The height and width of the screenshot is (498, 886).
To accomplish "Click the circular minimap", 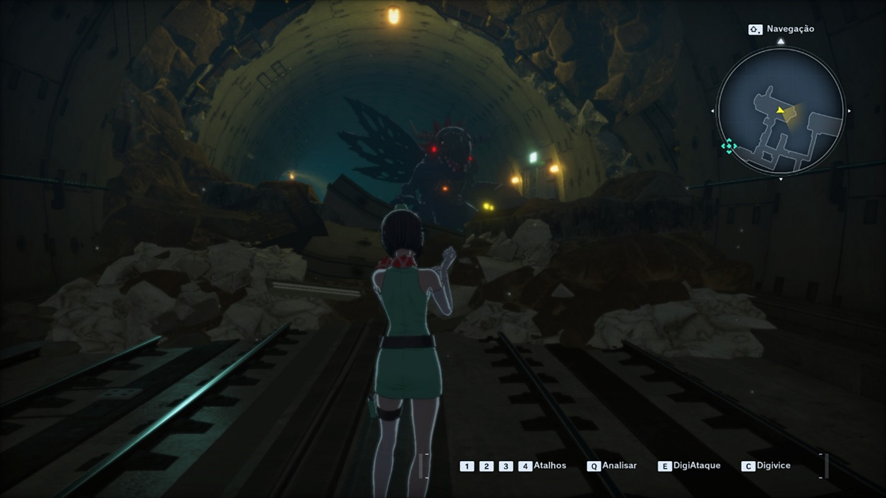I will pos(781,111).
